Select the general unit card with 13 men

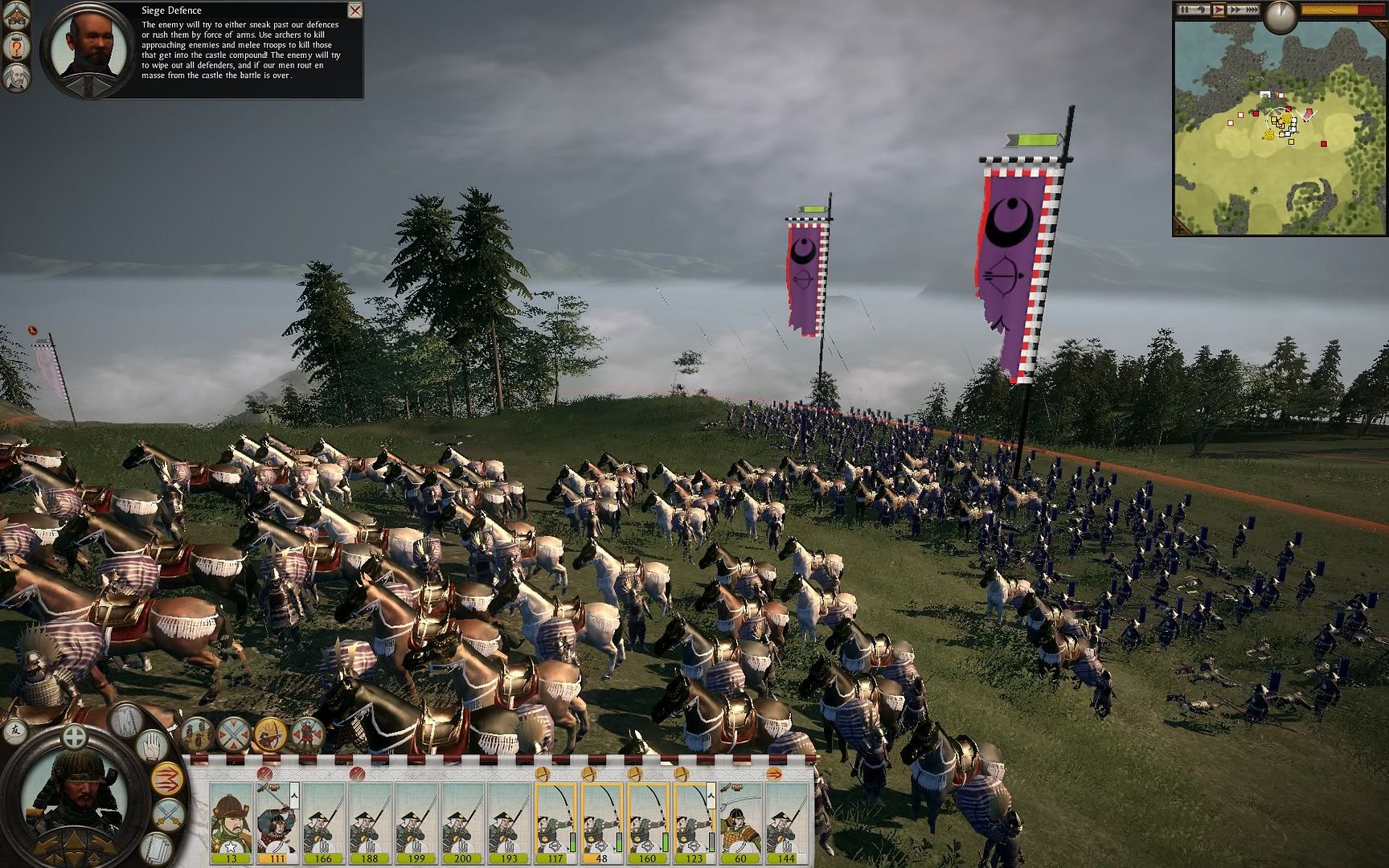coord(231,820)
